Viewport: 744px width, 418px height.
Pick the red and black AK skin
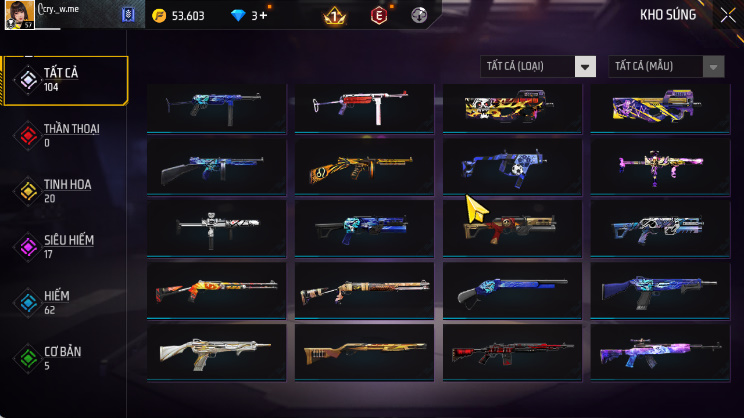click(512, 351)
